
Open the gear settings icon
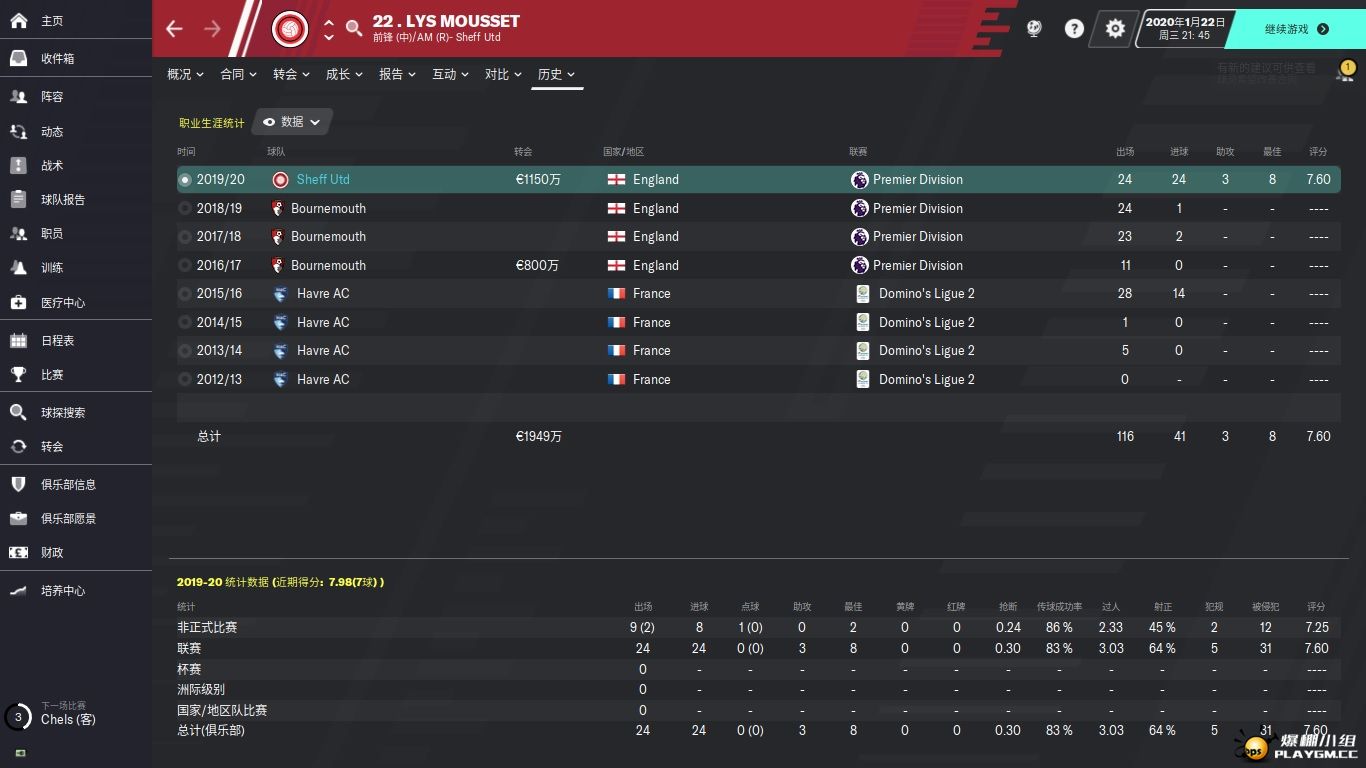[1115, 29]
